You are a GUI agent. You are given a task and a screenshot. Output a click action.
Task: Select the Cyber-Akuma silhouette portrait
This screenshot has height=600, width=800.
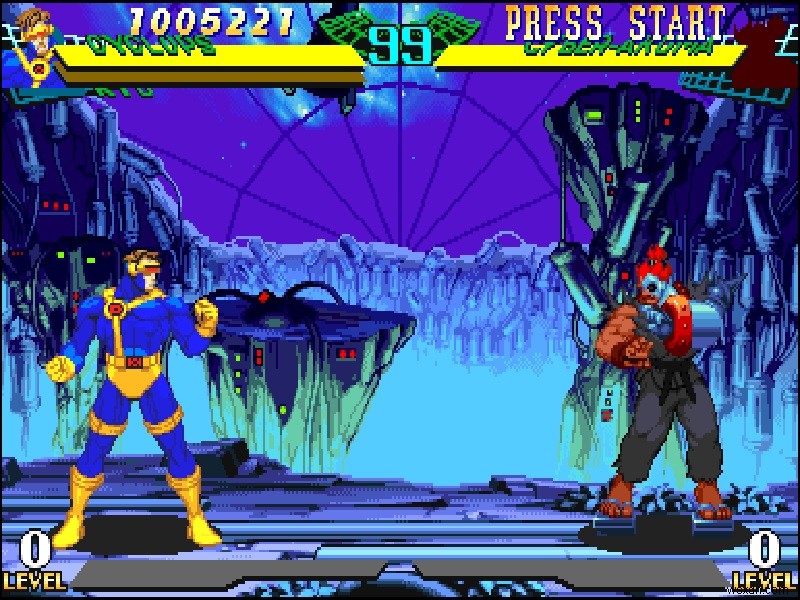click(x=768, y=50)
